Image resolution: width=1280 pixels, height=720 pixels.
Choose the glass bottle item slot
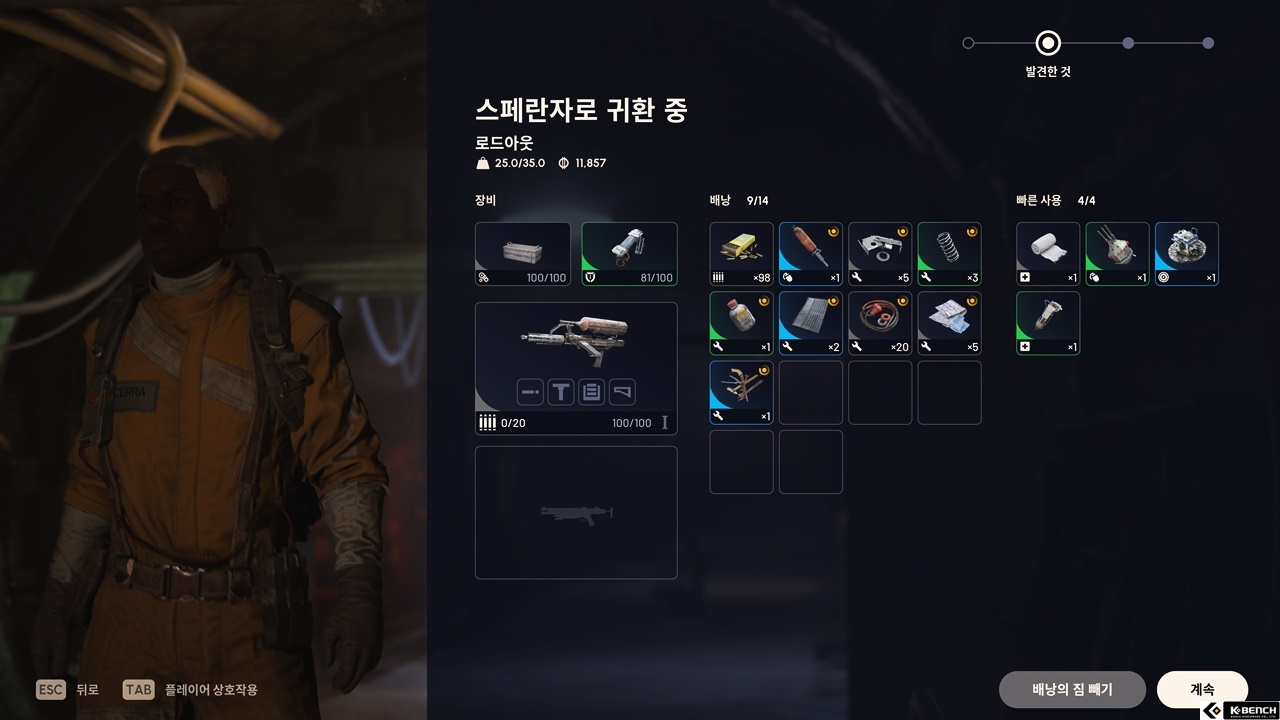coord(741,323)
